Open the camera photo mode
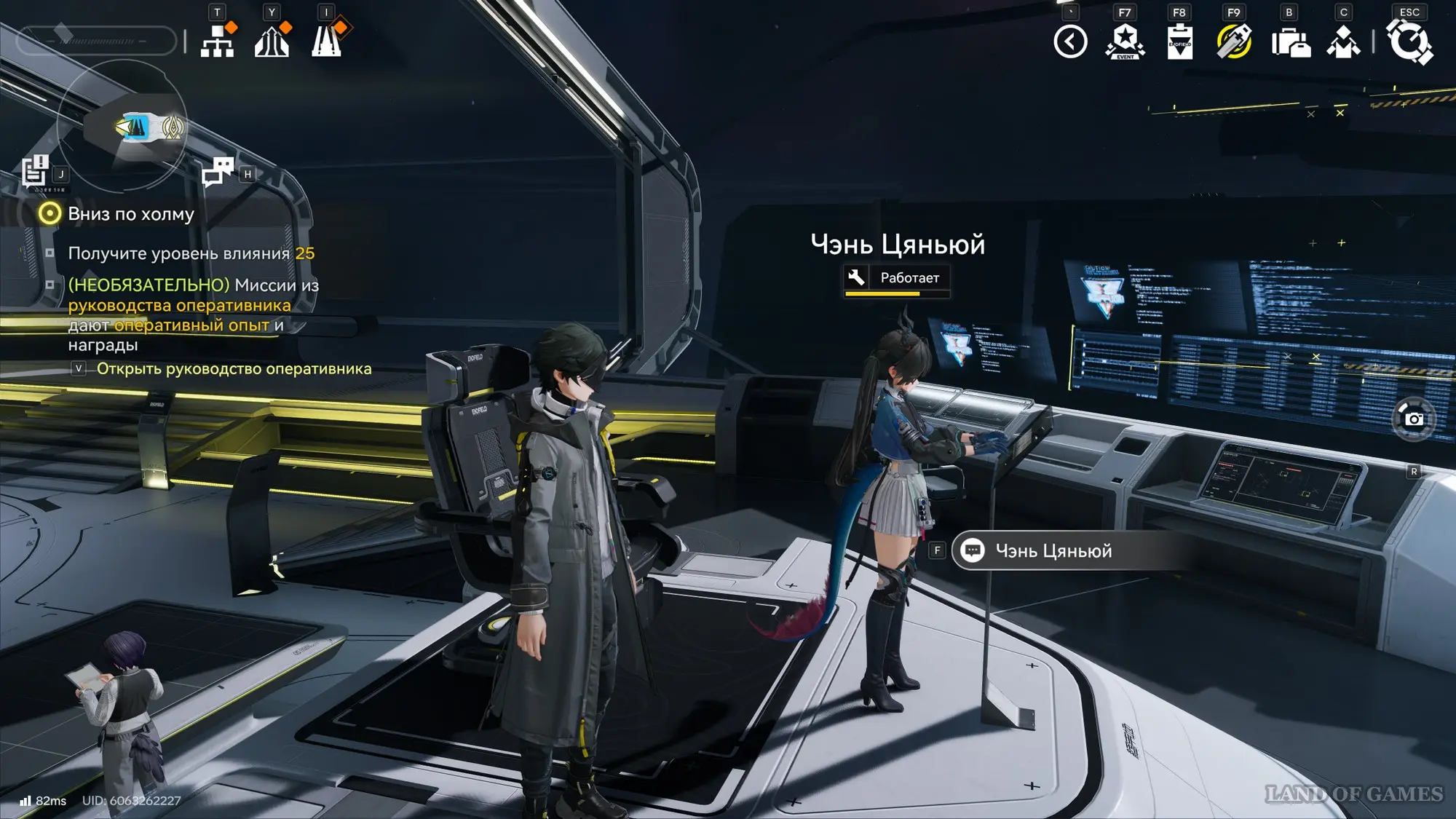 tap(1413, 419)
